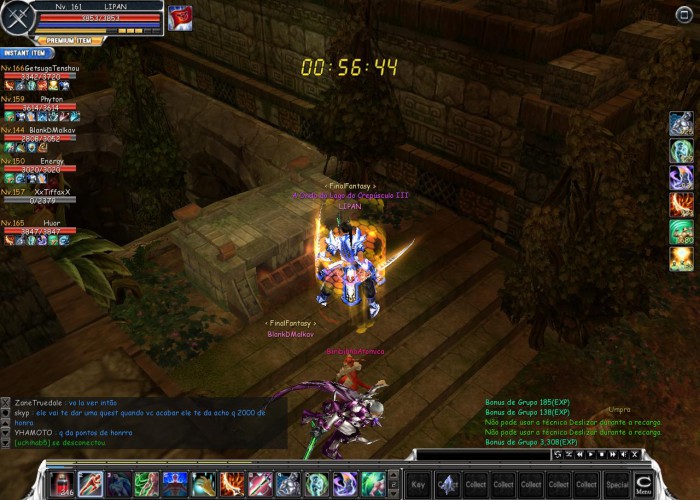The width and height of the screenshot is (700, 500).
Task: Select dead party member XxTiffaxX
Action: click(x=40, y=196)
